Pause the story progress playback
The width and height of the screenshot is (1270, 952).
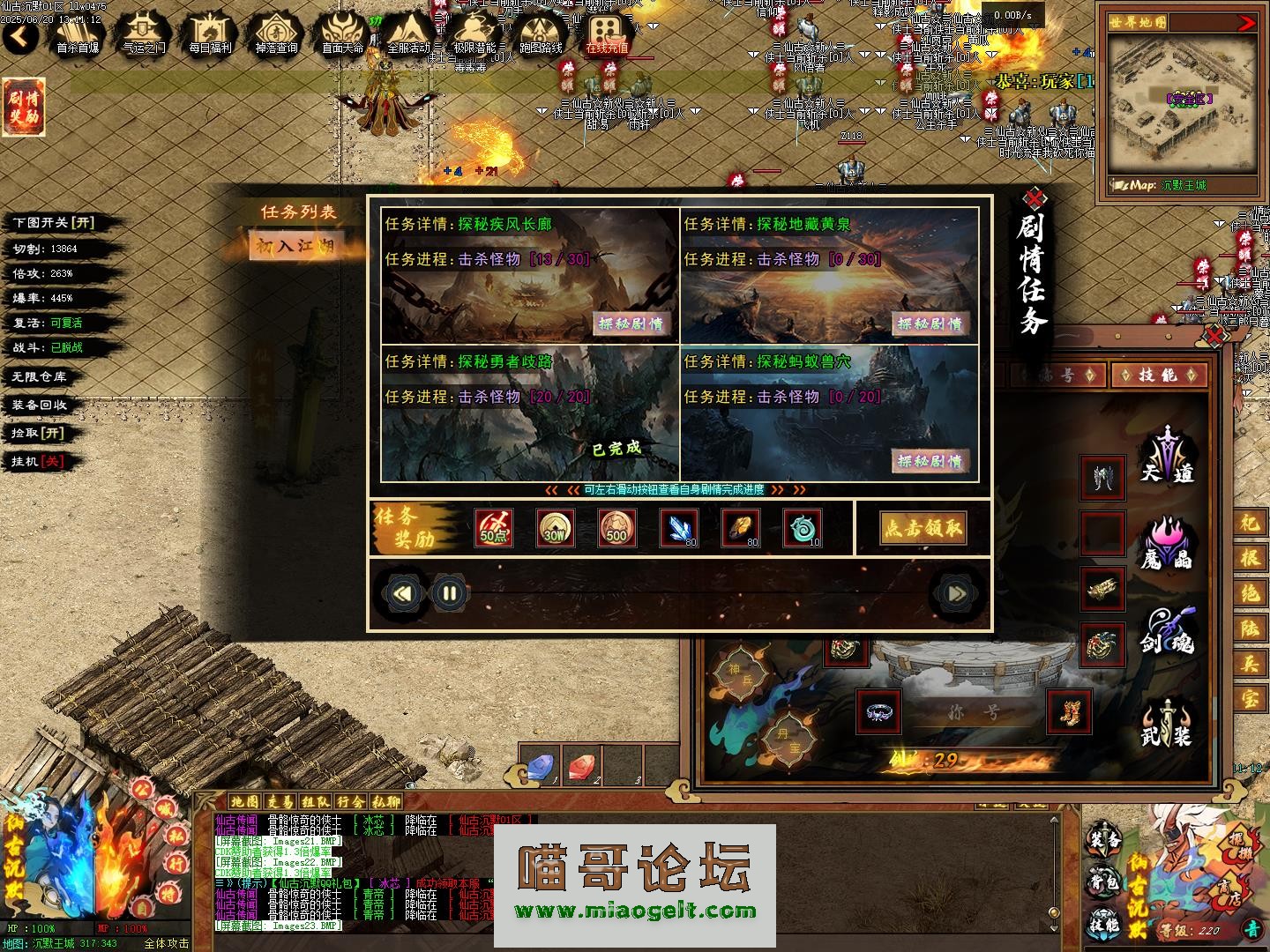click(x=449, y=593)
